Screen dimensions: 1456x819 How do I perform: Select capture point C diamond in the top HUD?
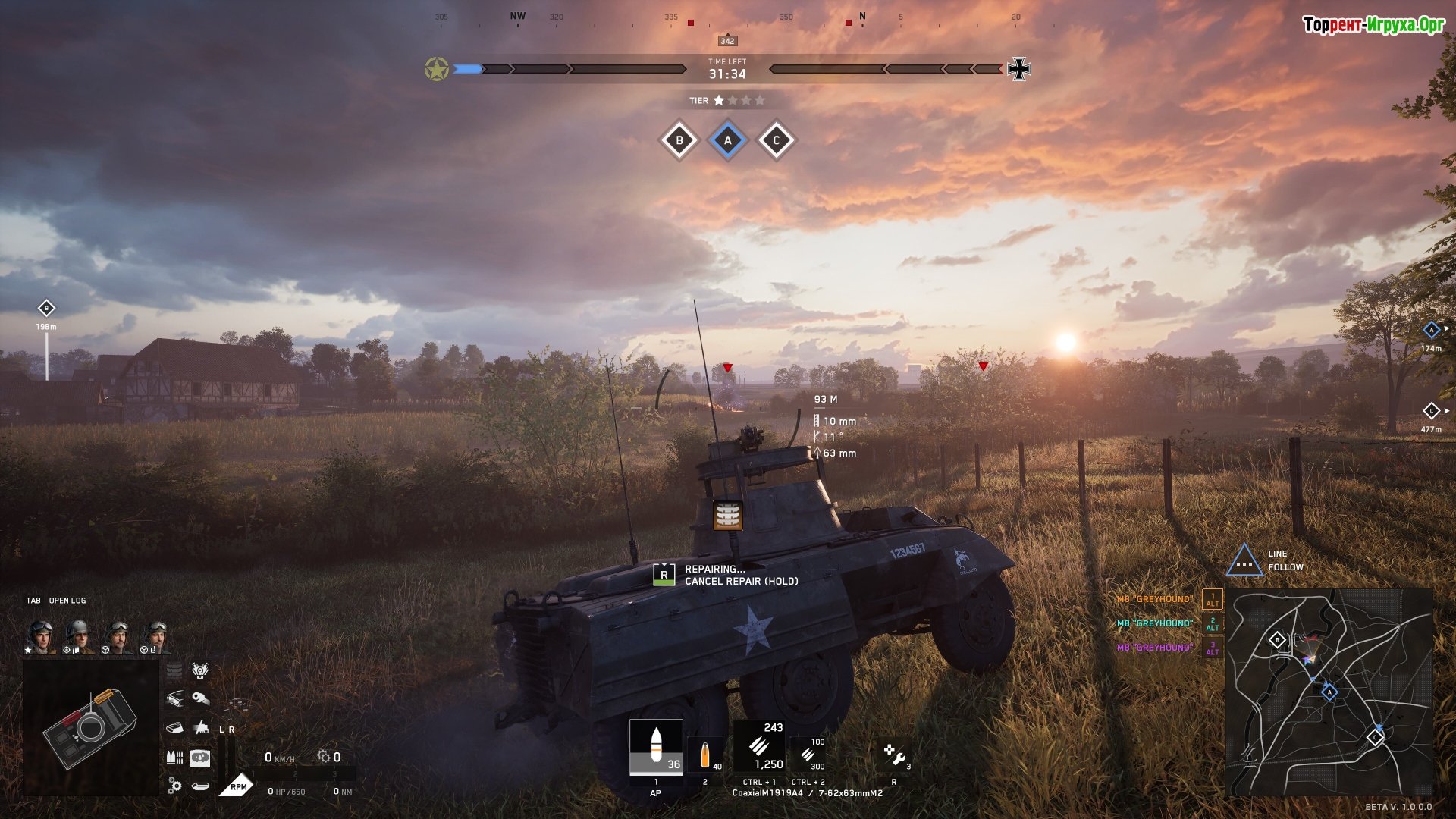[776, 140]
